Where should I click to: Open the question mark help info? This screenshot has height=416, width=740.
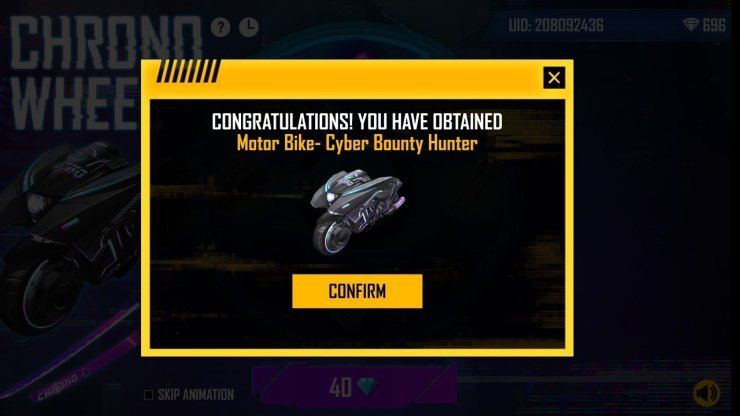click(221, 26)
